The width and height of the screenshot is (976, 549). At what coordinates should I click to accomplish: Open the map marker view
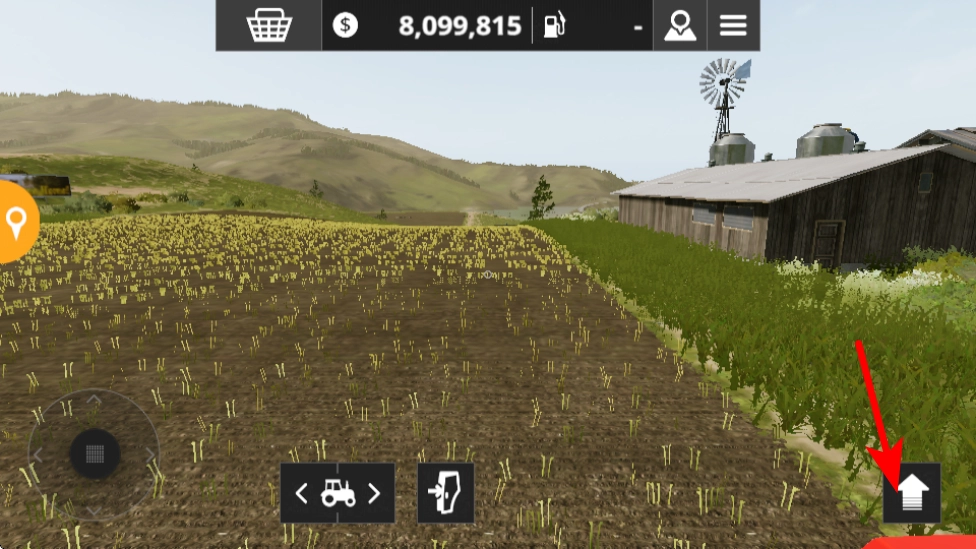(679, 26)
